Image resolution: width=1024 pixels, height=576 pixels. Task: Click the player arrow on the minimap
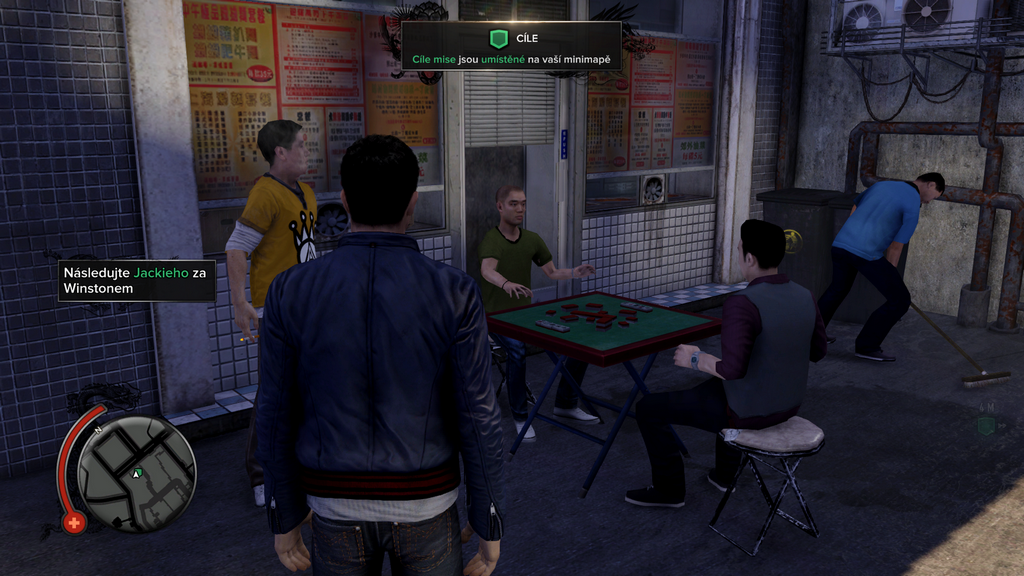[x=137, y=471]
